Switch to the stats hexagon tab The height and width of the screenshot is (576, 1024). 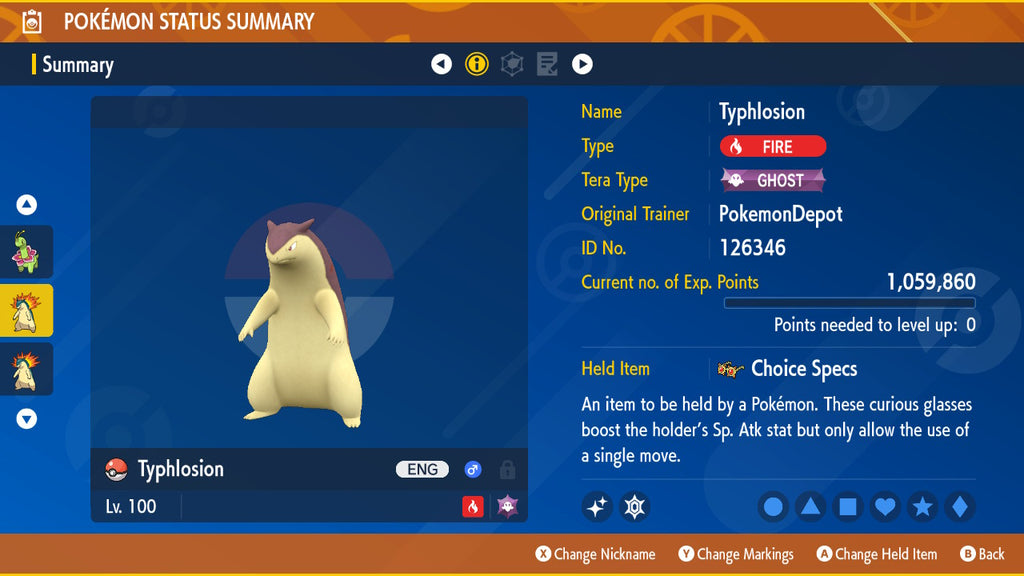click(512, 65)
